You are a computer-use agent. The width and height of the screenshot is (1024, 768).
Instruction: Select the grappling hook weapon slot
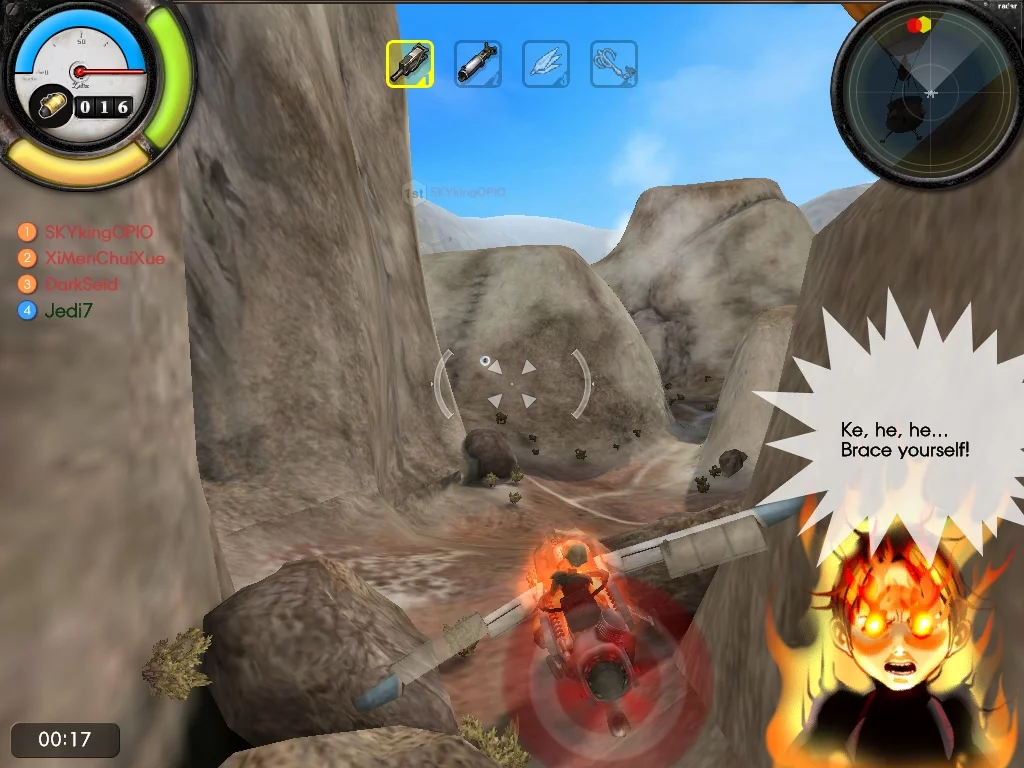point(614,64)
